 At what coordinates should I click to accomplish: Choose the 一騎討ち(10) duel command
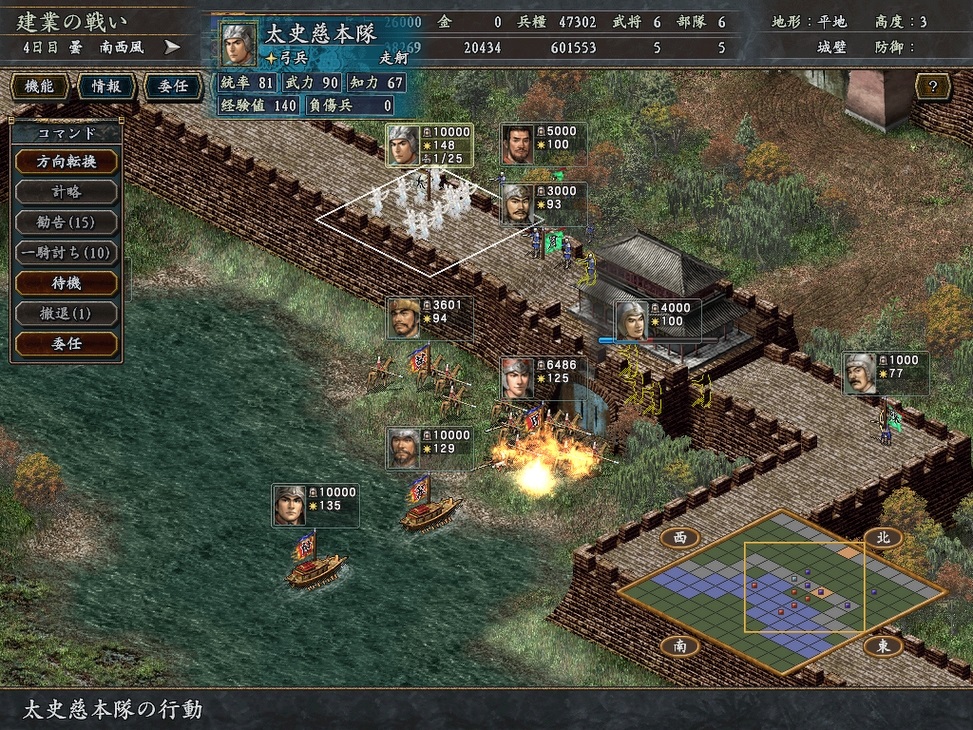click(x=66, y=253)
